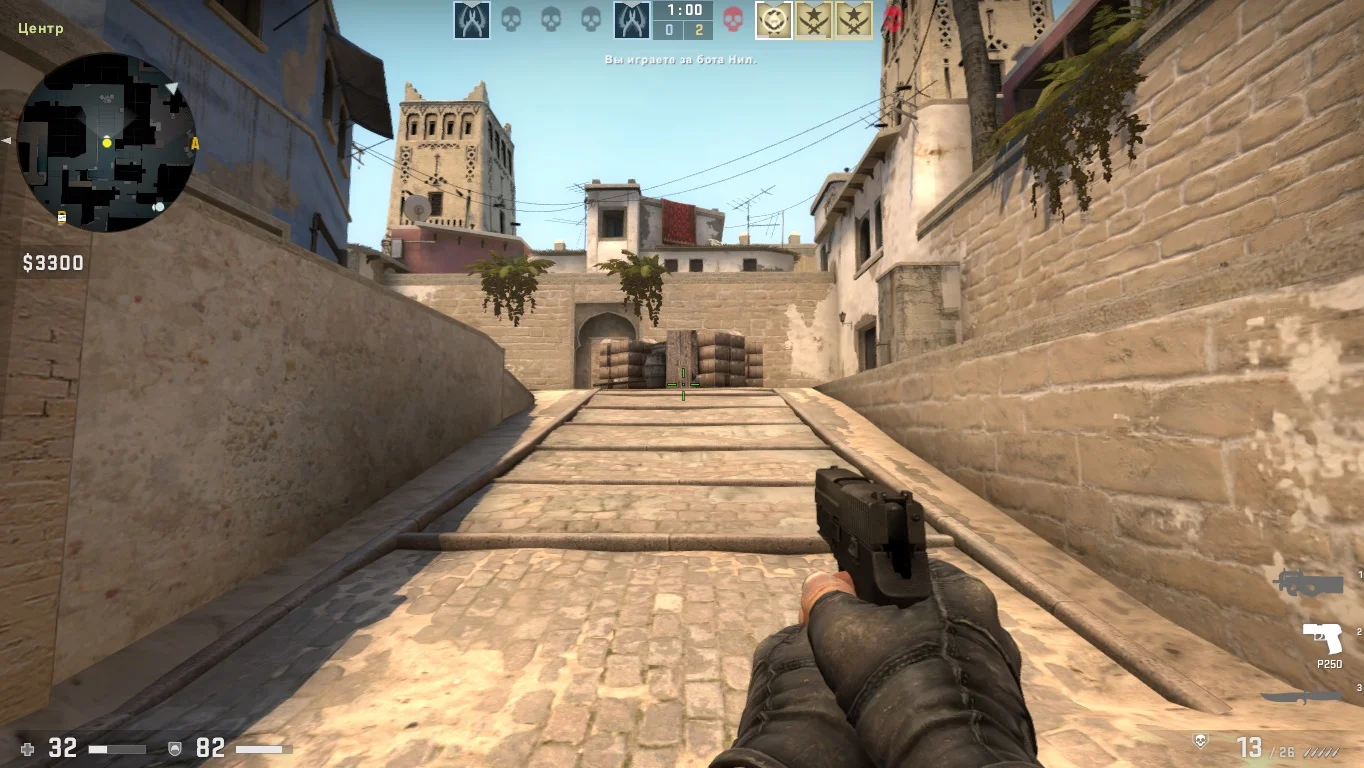Select the white-outlined terrorist player avatar
1364x768 pixels.
[x=773, y=19]
